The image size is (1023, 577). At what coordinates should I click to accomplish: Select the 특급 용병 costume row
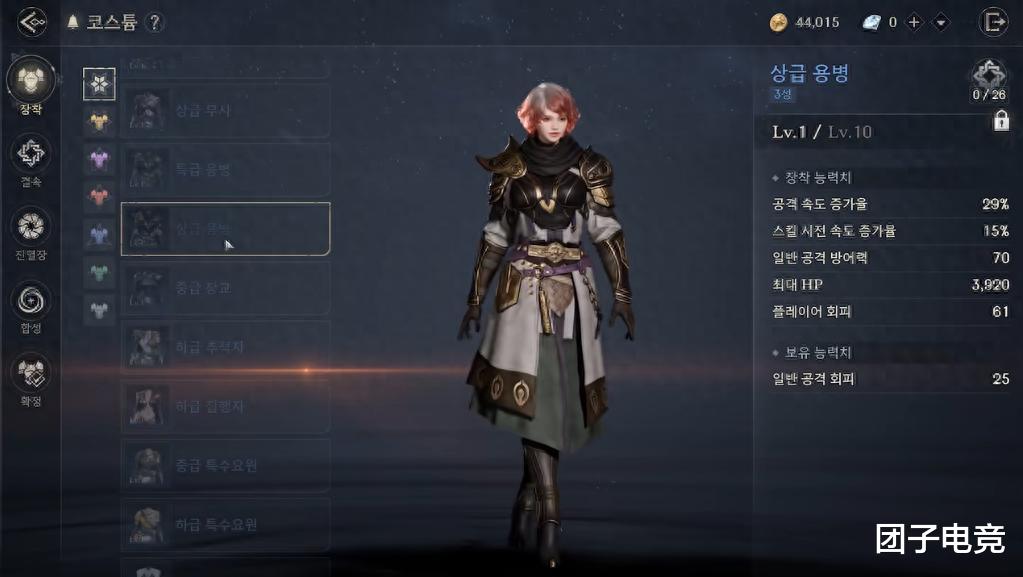coord(225,170)
